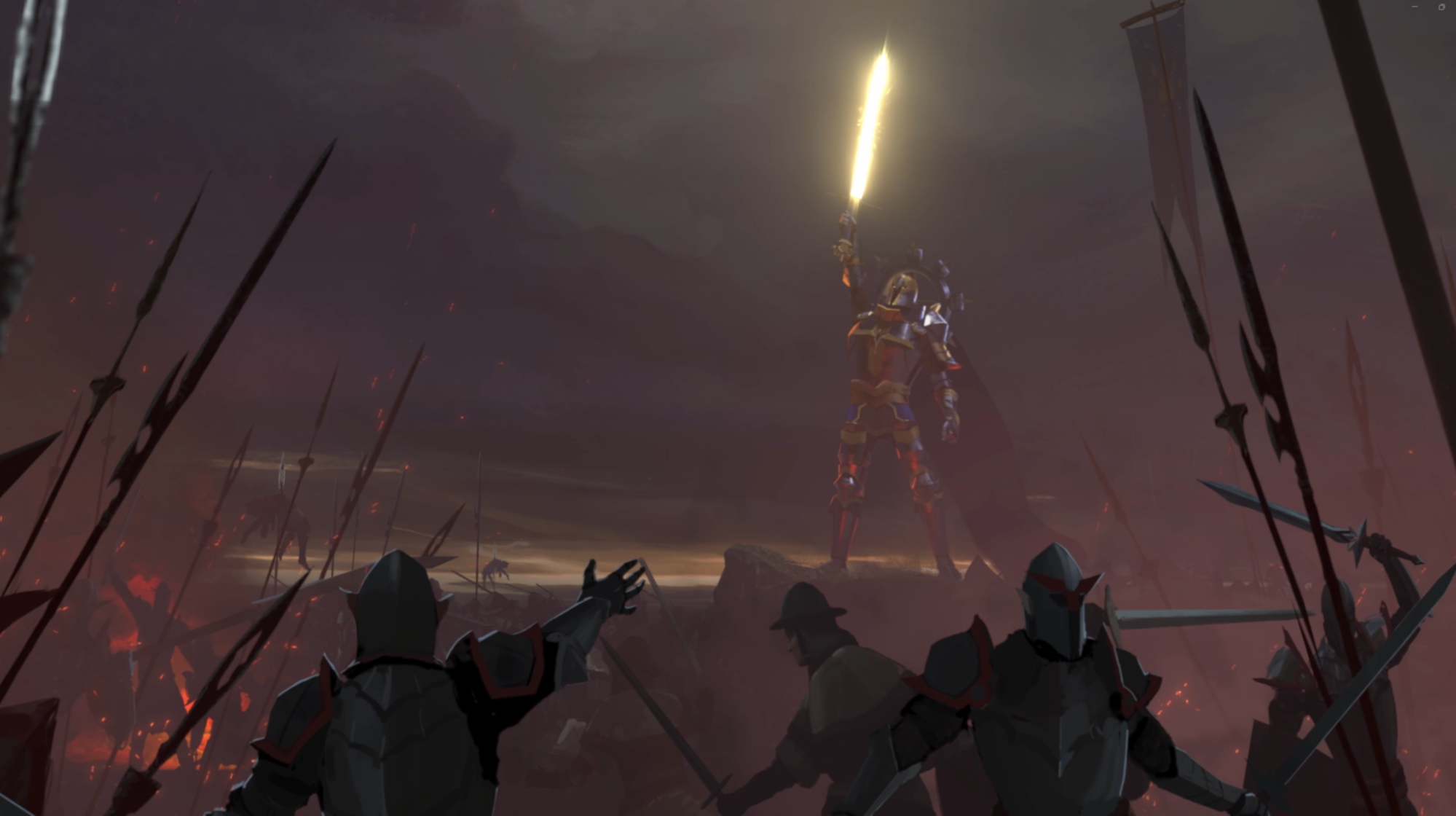Click the restore-down window button
1456x816 pixels.
point(1441,7)
